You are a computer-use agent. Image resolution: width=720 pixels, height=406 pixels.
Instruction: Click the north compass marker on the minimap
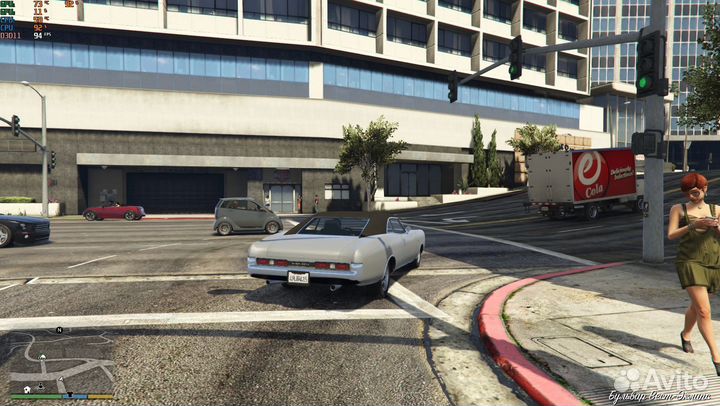(59, 330)
